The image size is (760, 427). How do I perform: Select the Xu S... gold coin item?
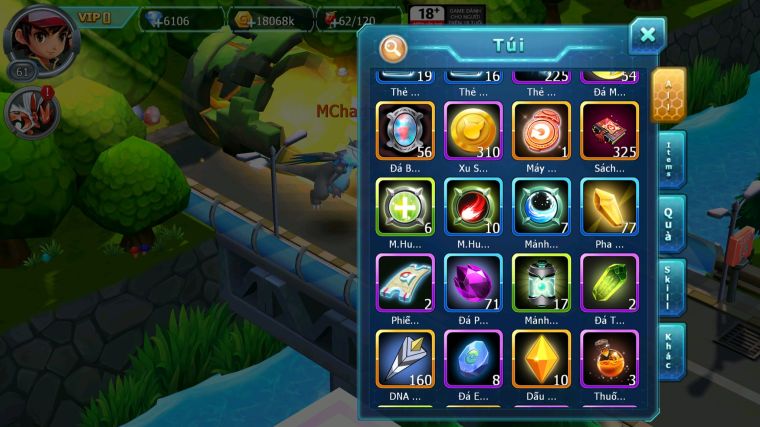pyautogui.click(x=473, y=131)
